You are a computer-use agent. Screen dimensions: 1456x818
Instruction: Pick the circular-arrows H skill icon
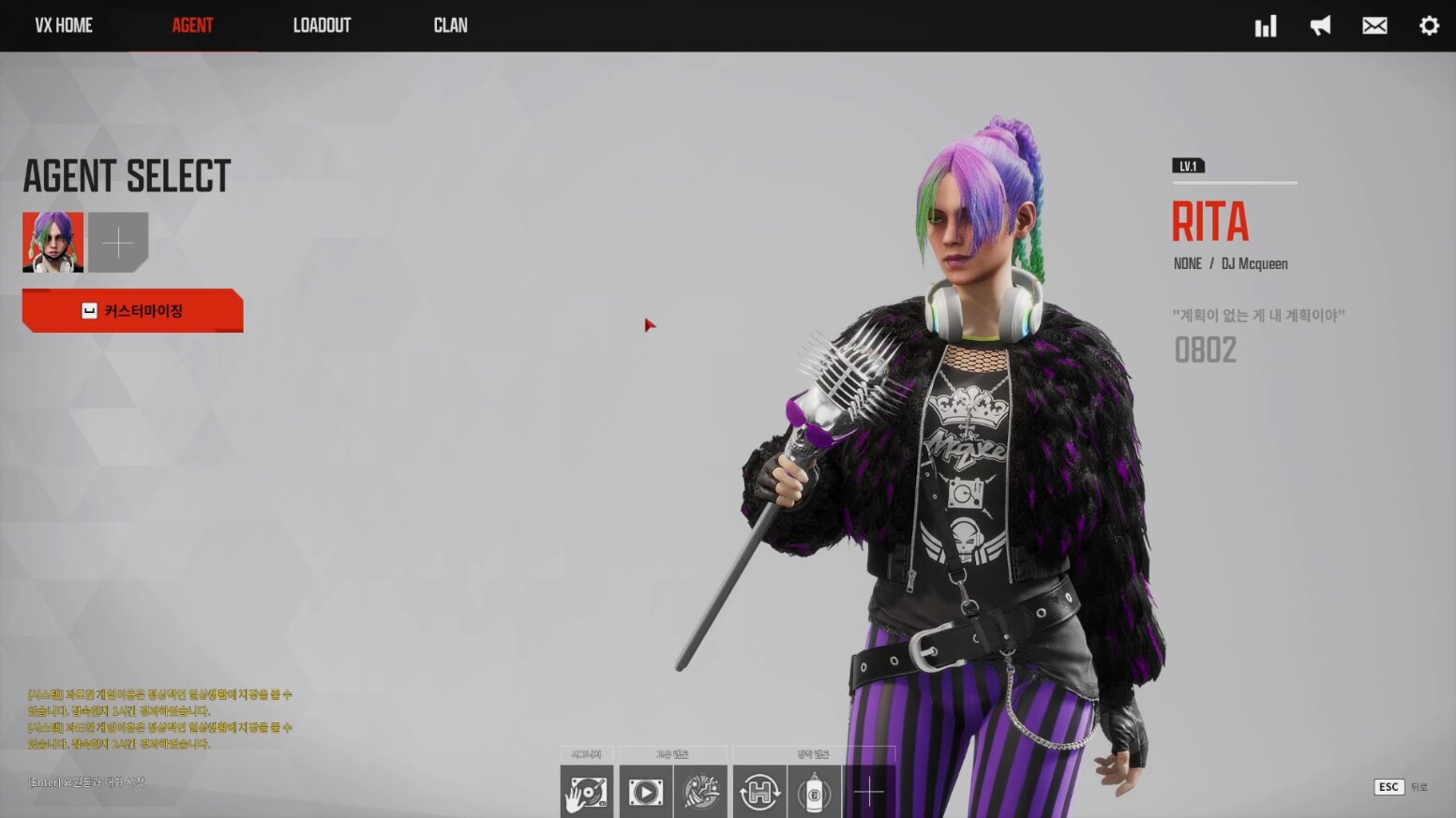tap(759, 792)
